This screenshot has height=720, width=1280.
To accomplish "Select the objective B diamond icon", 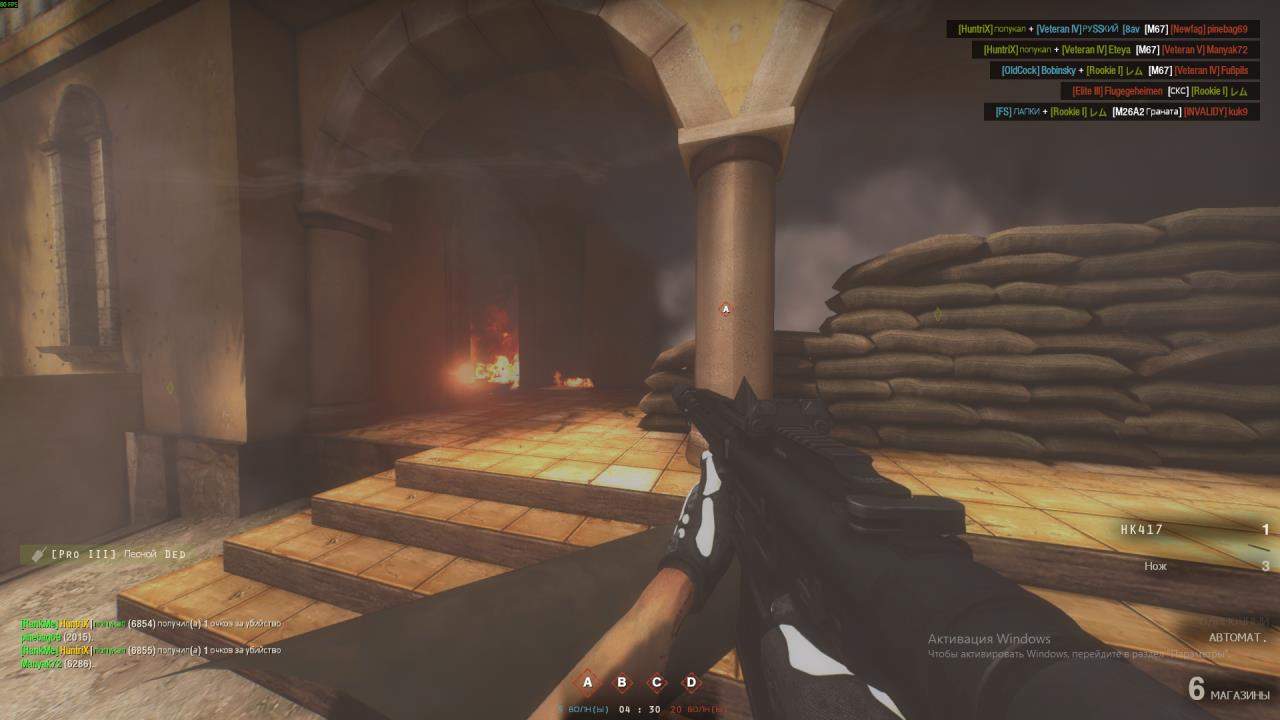I will (x=622, y=683).
